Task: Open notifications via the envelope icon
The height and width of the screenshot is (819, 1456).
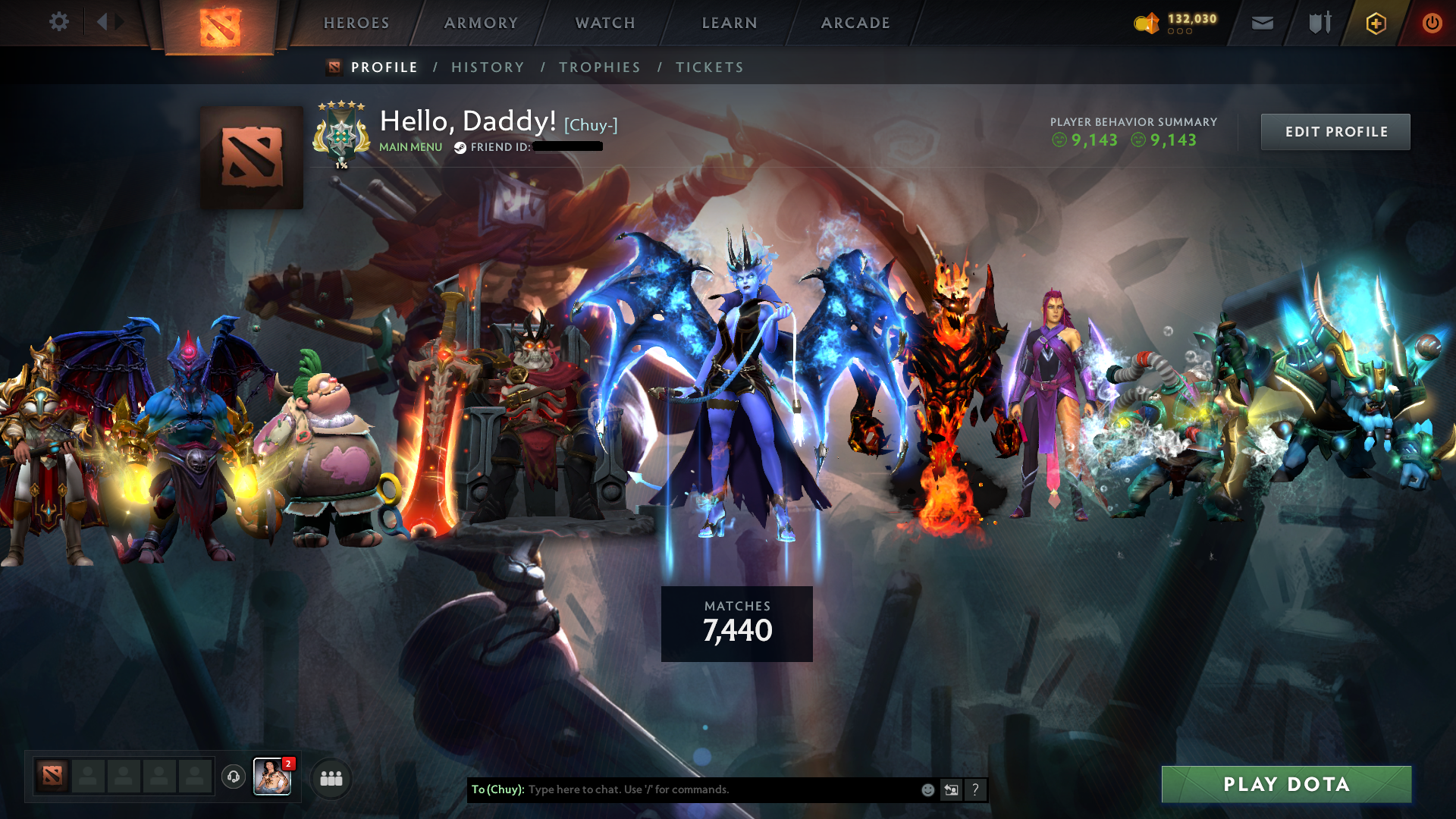Action: [1262, 23]
